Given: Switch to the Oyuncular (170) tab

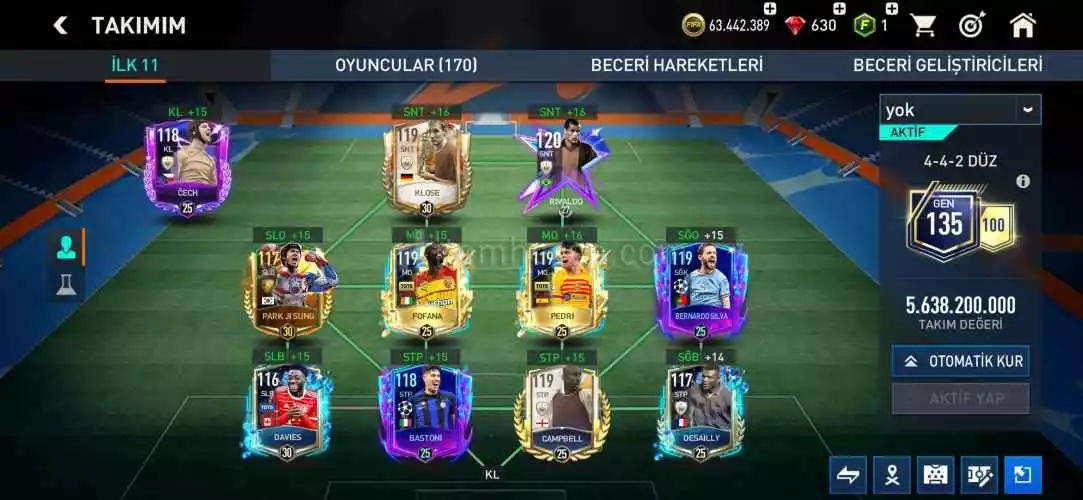Looking at the screenshot, I should (405, 65).
